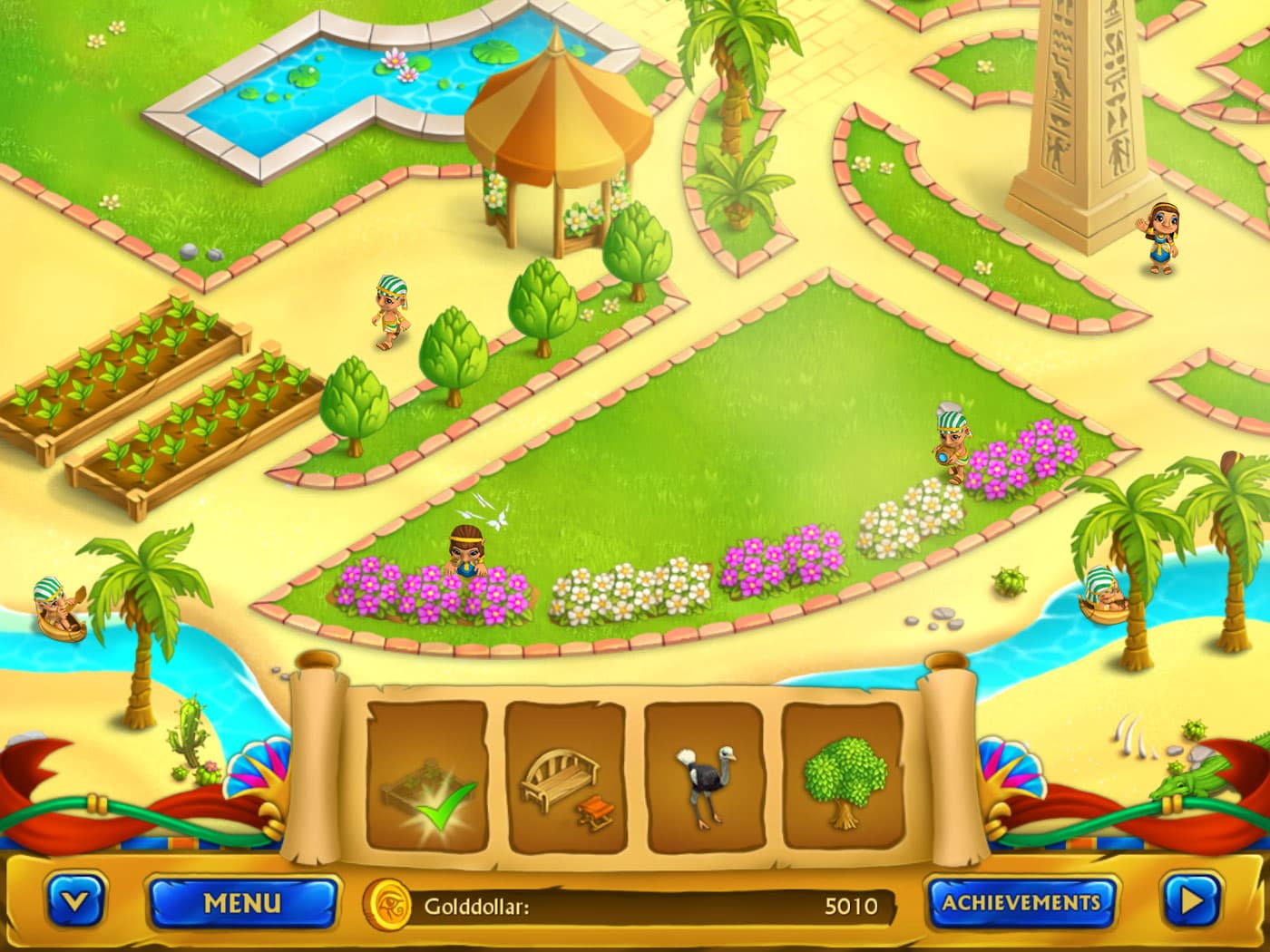The image size is (1270, 952).
Task: Click the rower in the left boat
Action: (56, 607)
